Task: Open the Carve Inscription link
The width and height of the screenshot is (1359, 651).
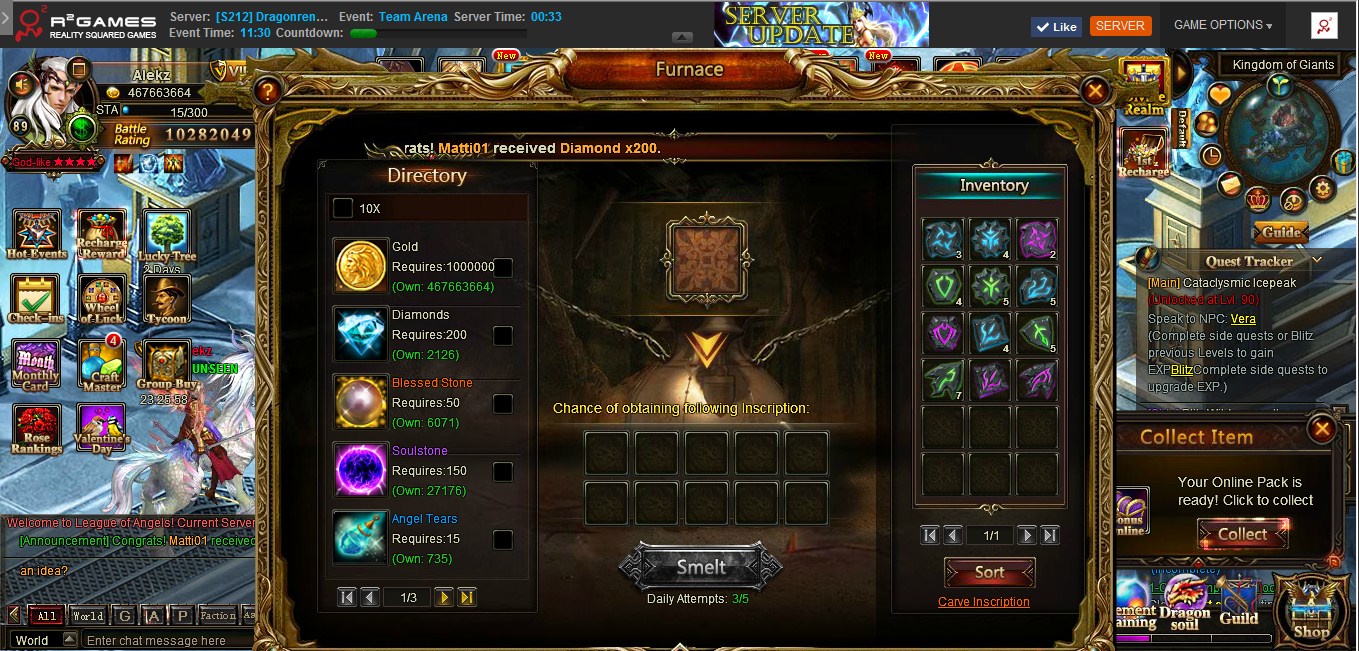Action: pos(983,602)
